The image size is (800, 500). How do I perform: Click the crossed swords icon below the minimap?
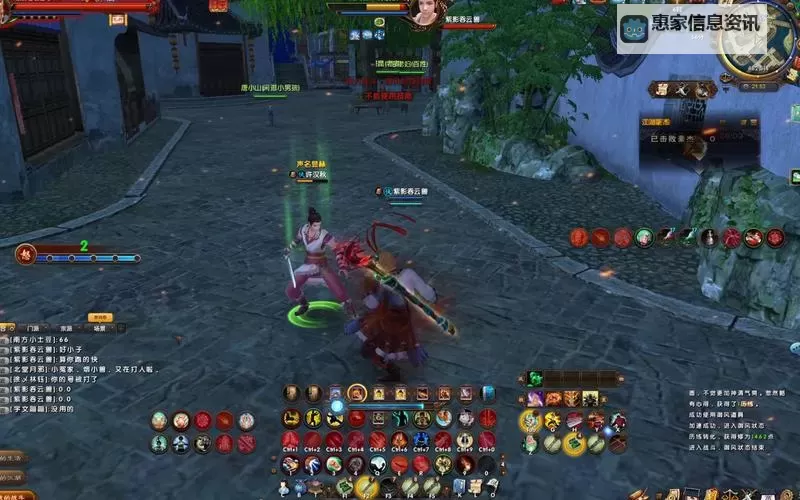click(682, 89)
